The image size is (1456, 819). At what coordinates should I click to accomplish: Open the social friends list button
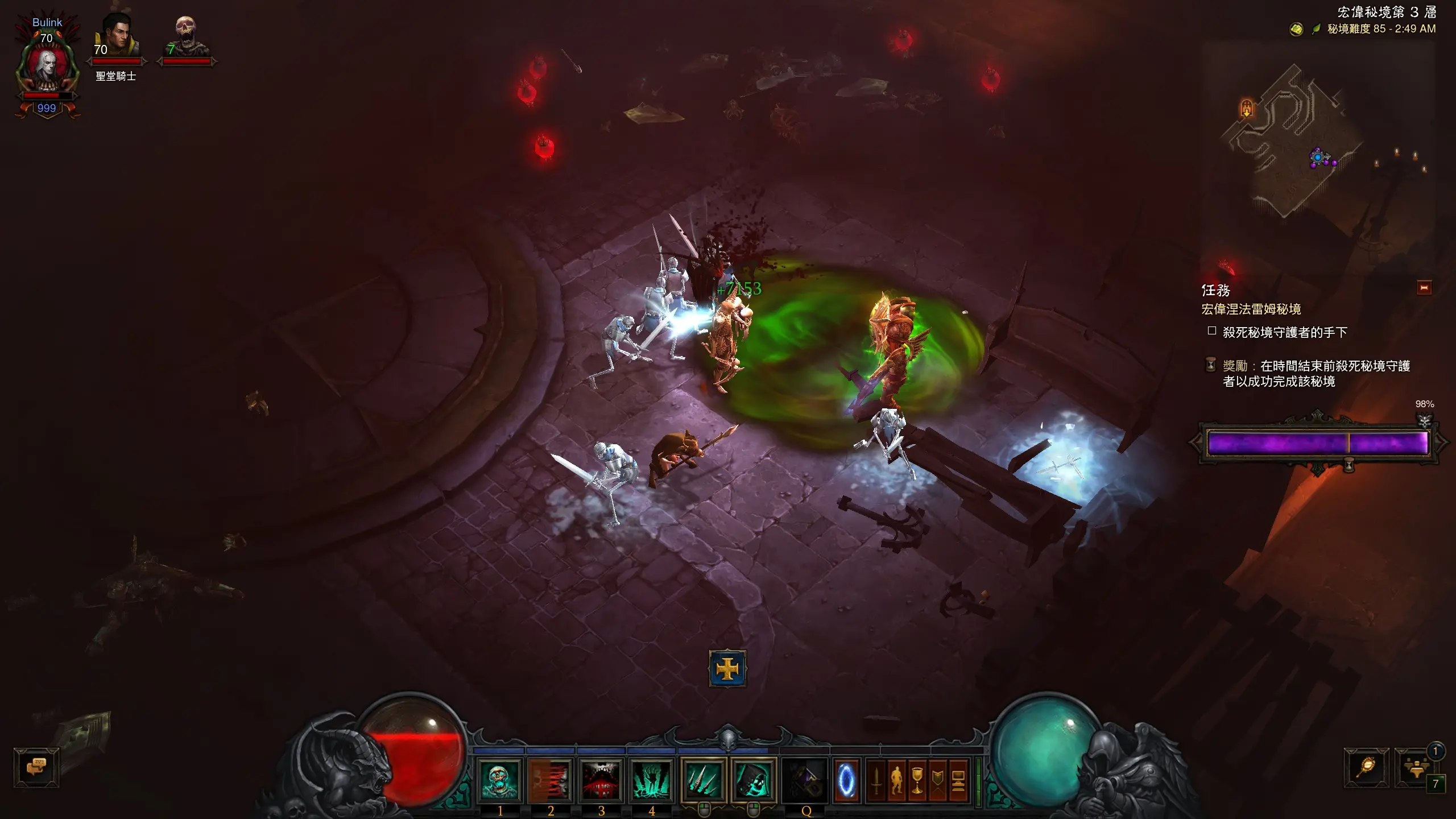pyautogui.click(x=1415, y=767)
